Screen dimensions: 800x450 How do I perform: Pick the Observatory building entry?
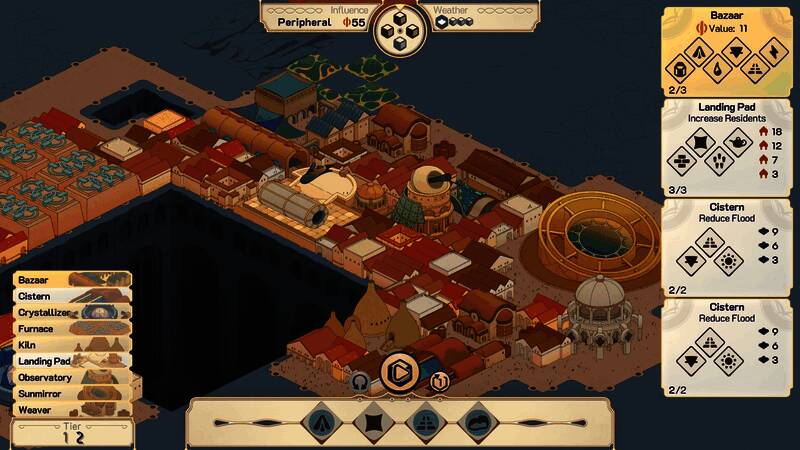(70, 377)
